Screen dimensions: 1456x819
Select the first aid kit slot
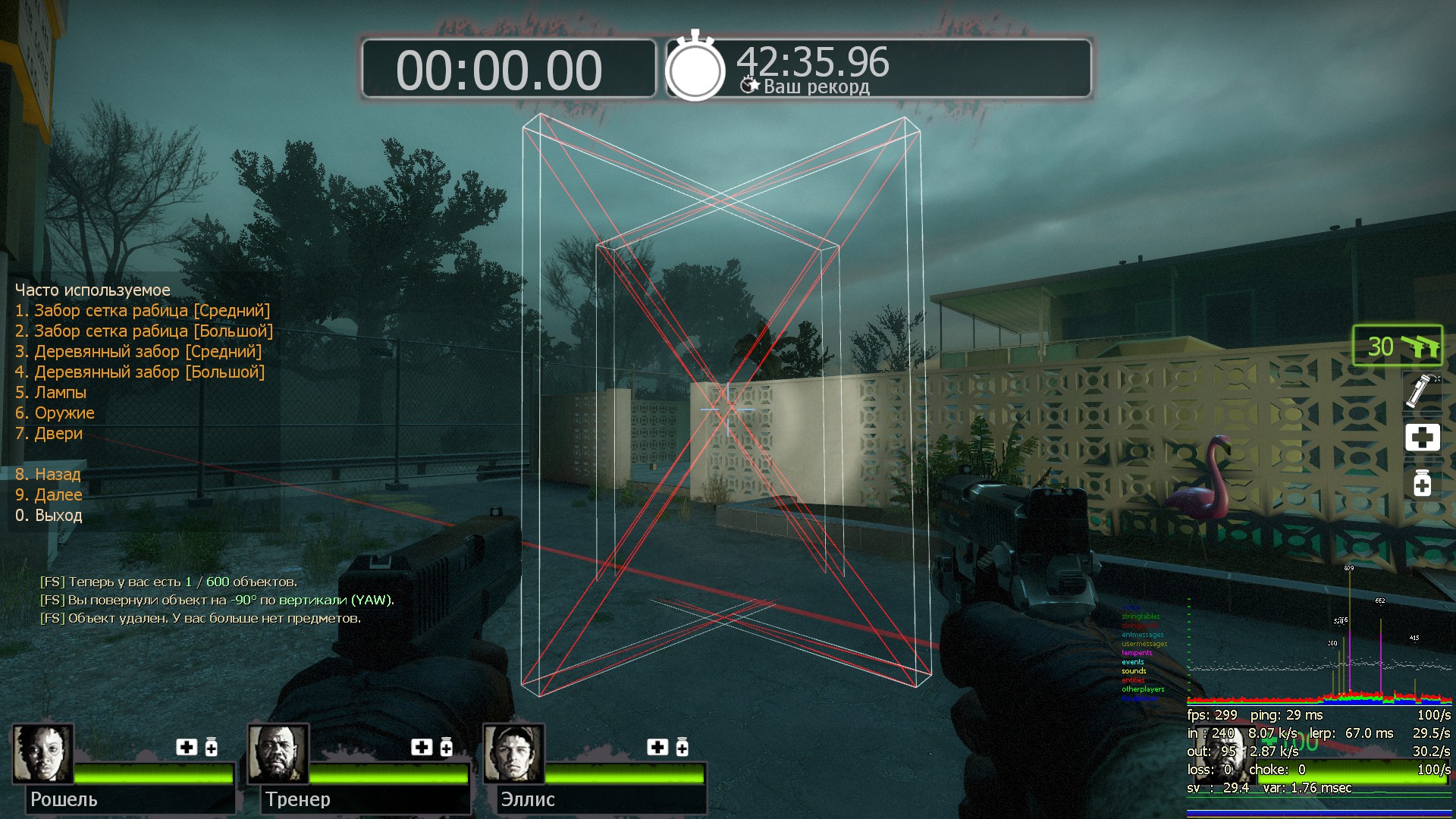click(x=1422, y=438)
